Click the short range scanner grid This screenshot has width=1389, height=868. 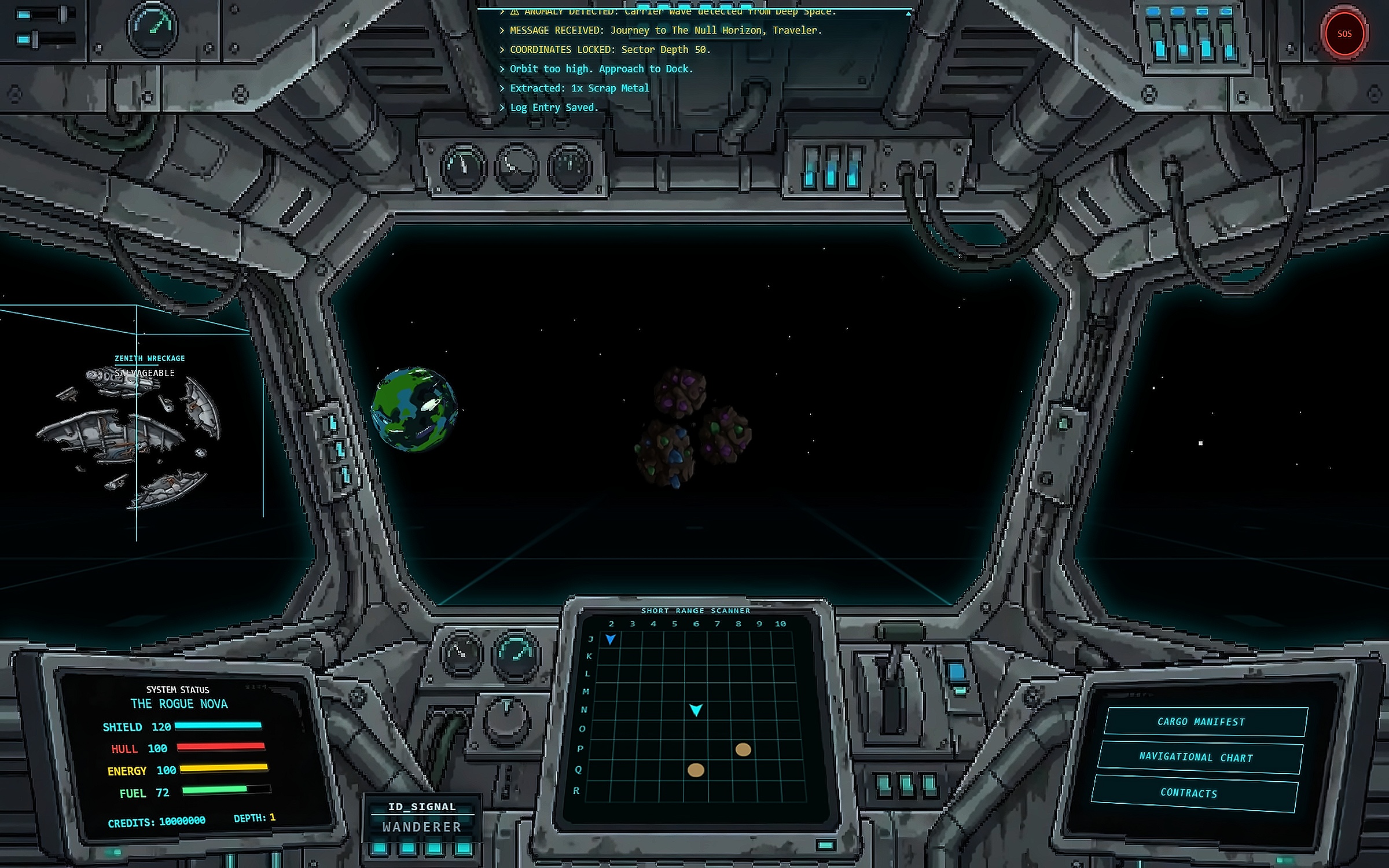pyautogui.click(x=696, y=716)
